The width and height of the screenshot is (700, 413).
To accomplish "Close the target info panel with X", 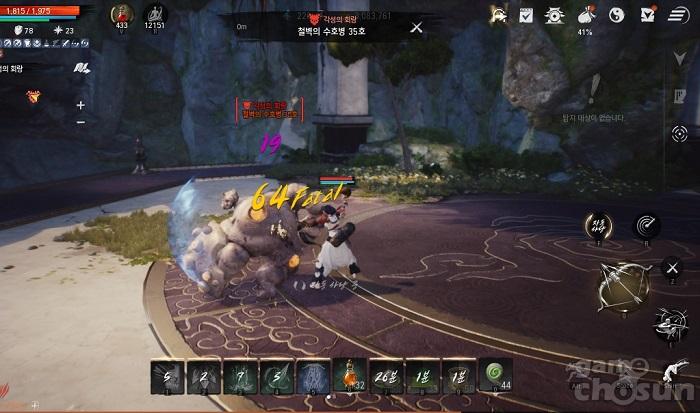I will click(416, 27).
